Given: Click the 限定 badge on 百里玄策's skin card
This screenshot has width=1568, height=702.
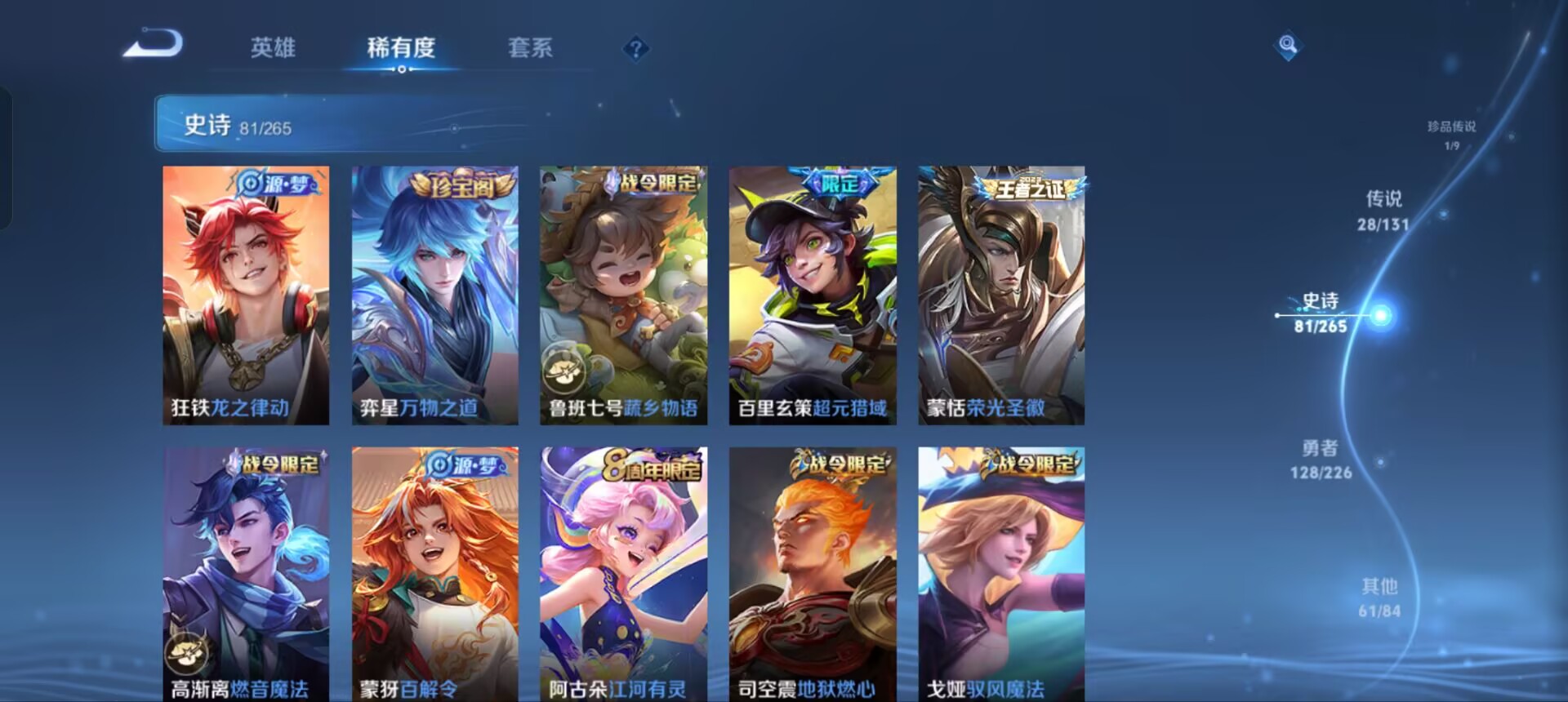Looking at the screenshot, I should tap(840, 184).
